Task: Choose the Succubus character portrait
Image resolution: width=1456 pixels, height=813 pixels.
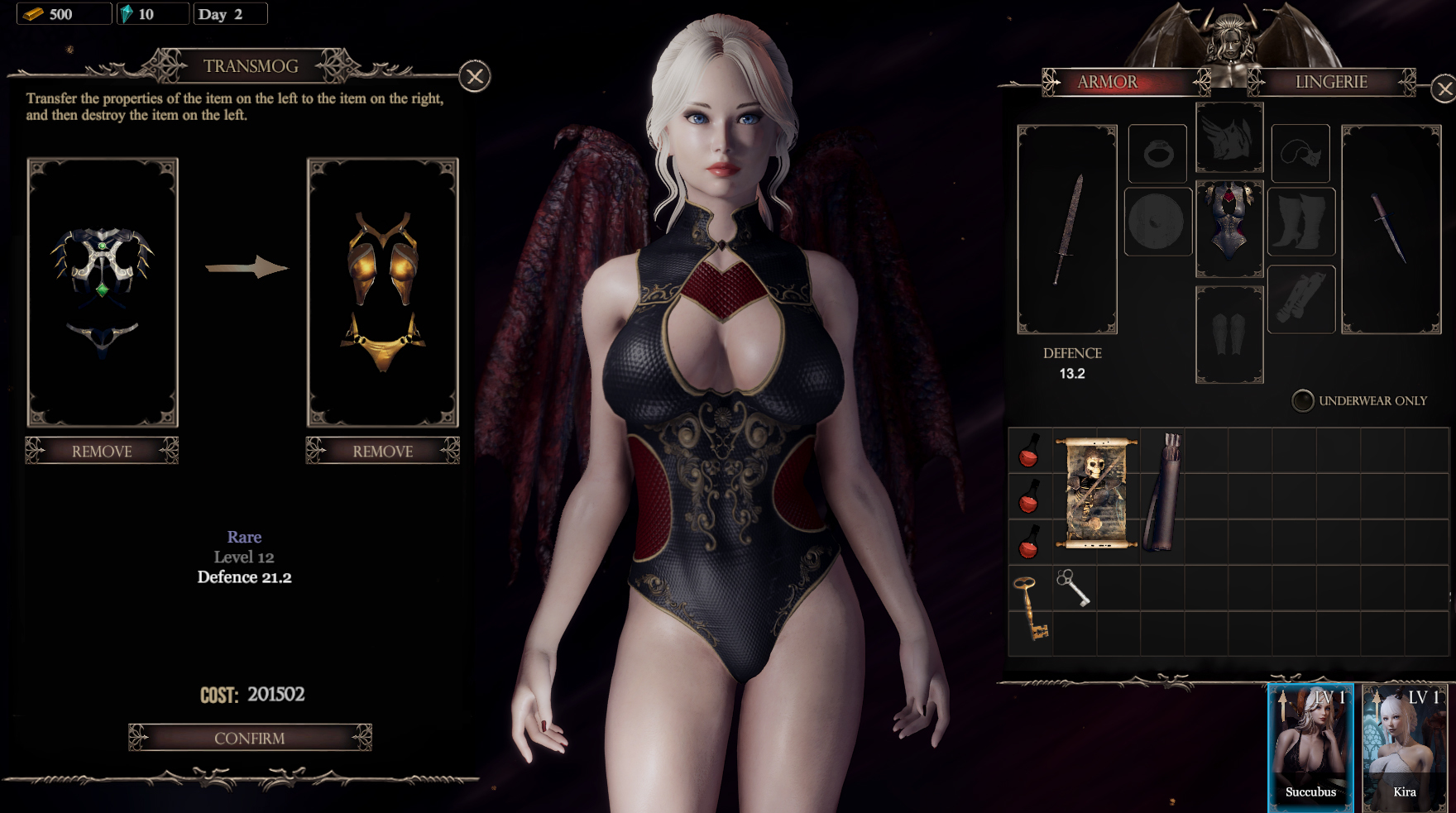Action: [1310, 747]
